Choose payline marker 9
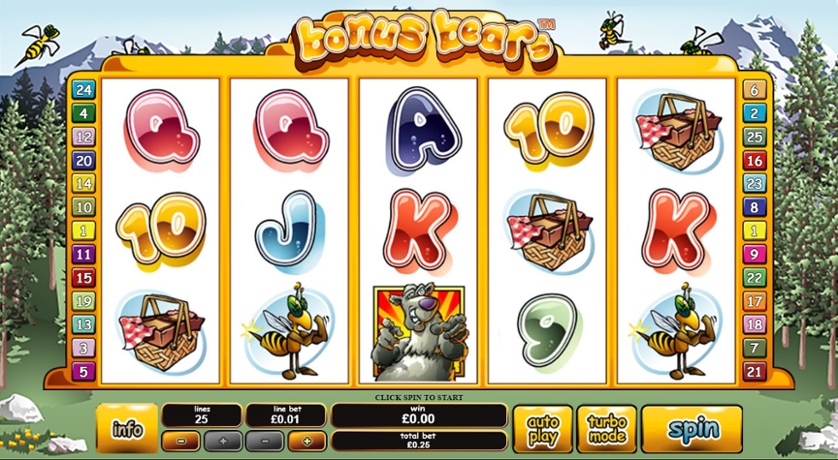Image resolution: width=838 pixels, height=460 pixels. pyautogui.click(x=753, y=254)
